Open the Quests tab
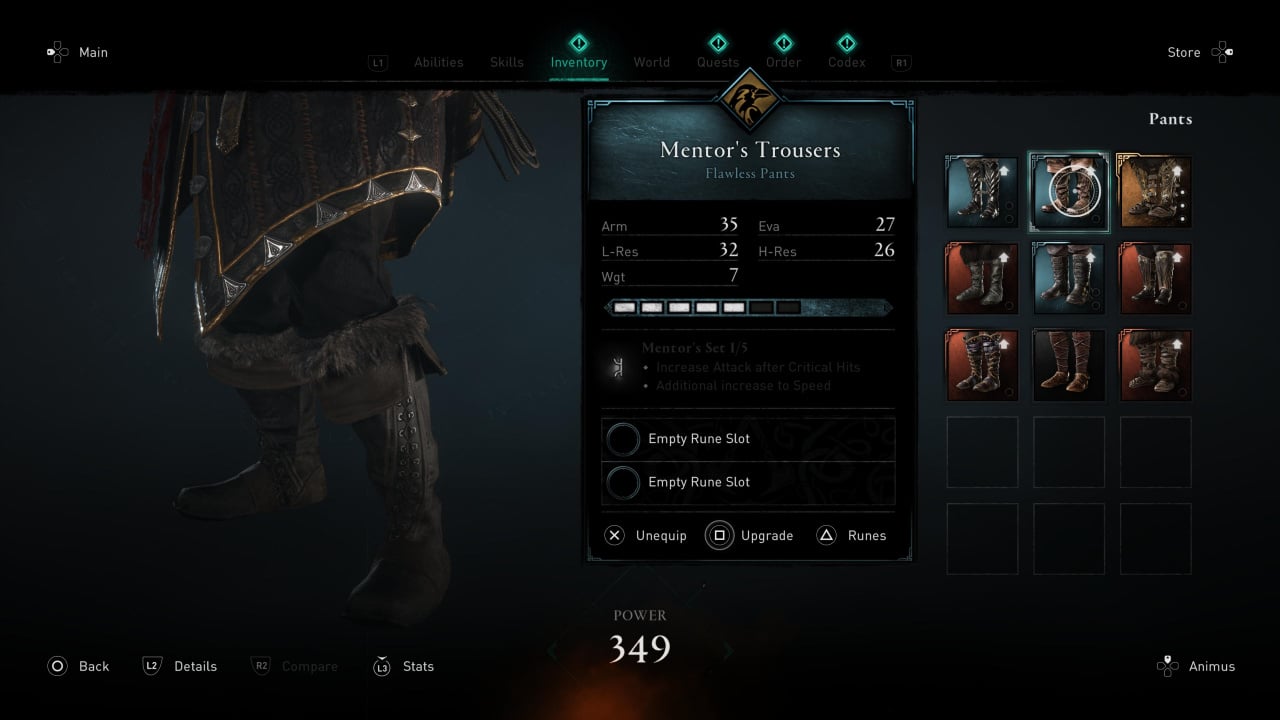Image resolution: width=1280 pixels, height=720 pixels. pyautogui.click(x=718, y=62)
